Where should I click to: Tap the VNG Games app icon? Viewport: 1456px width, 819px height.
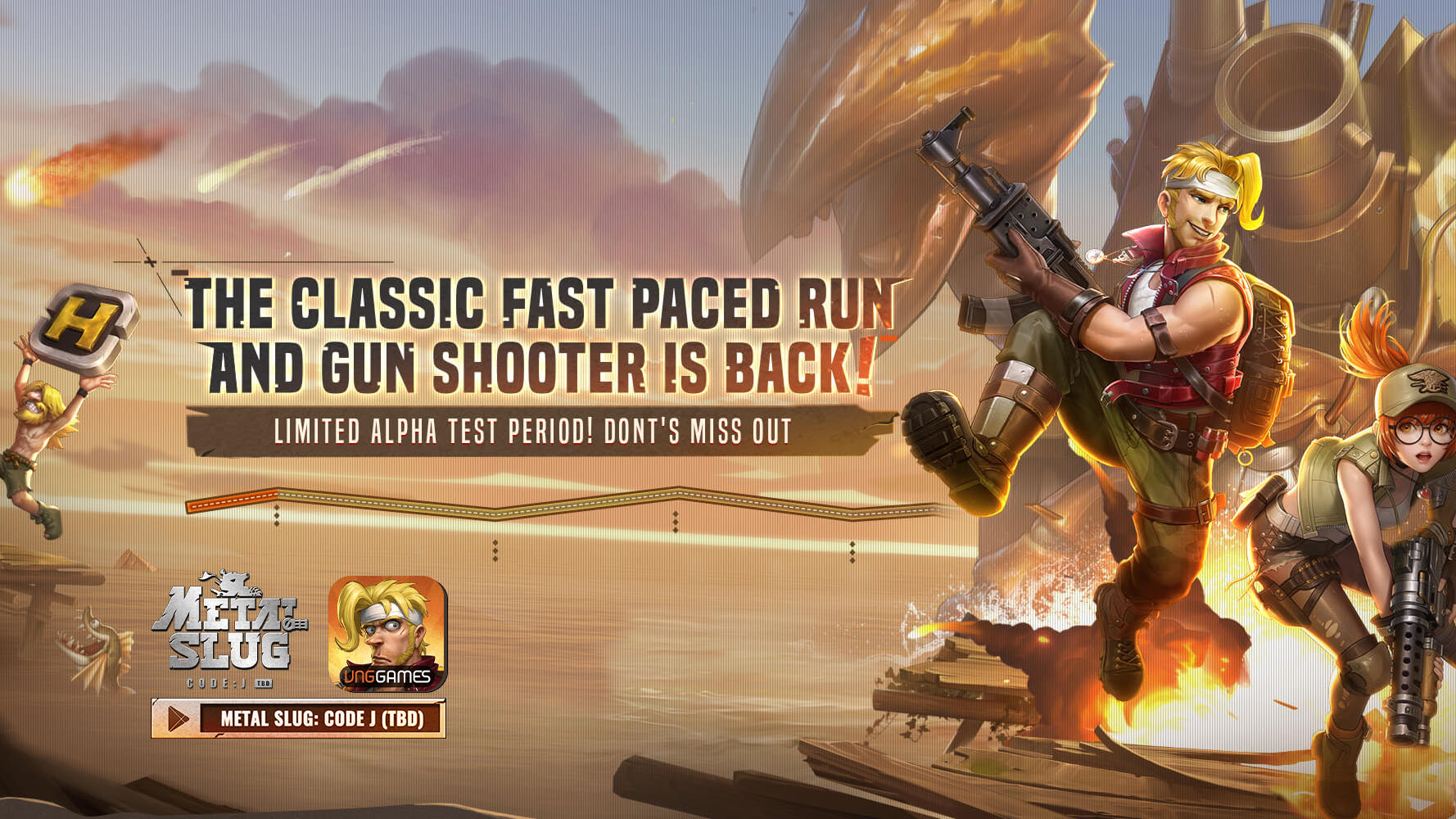coord(387,634)
